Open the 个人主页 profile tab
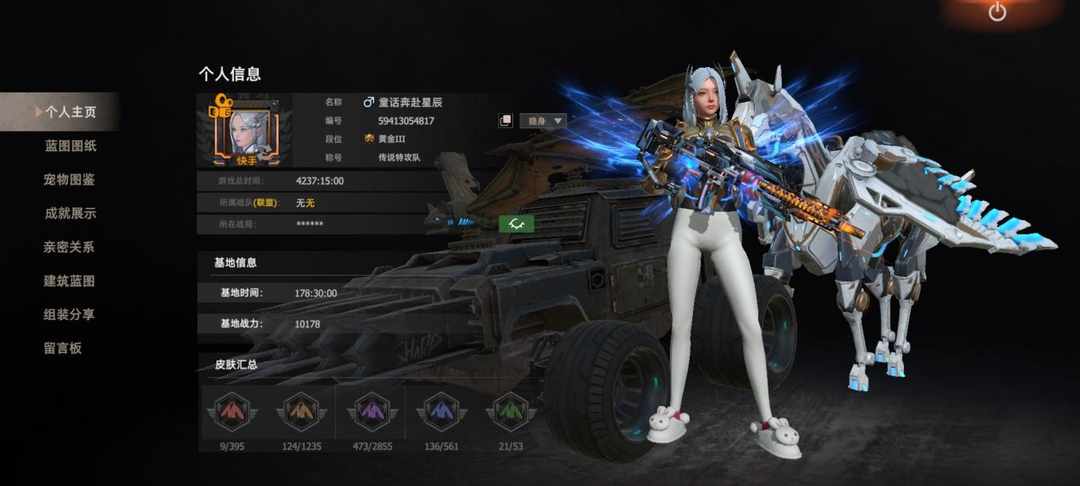The height and width of the screenshot is (486, 1080). click(x=68, y=112)
